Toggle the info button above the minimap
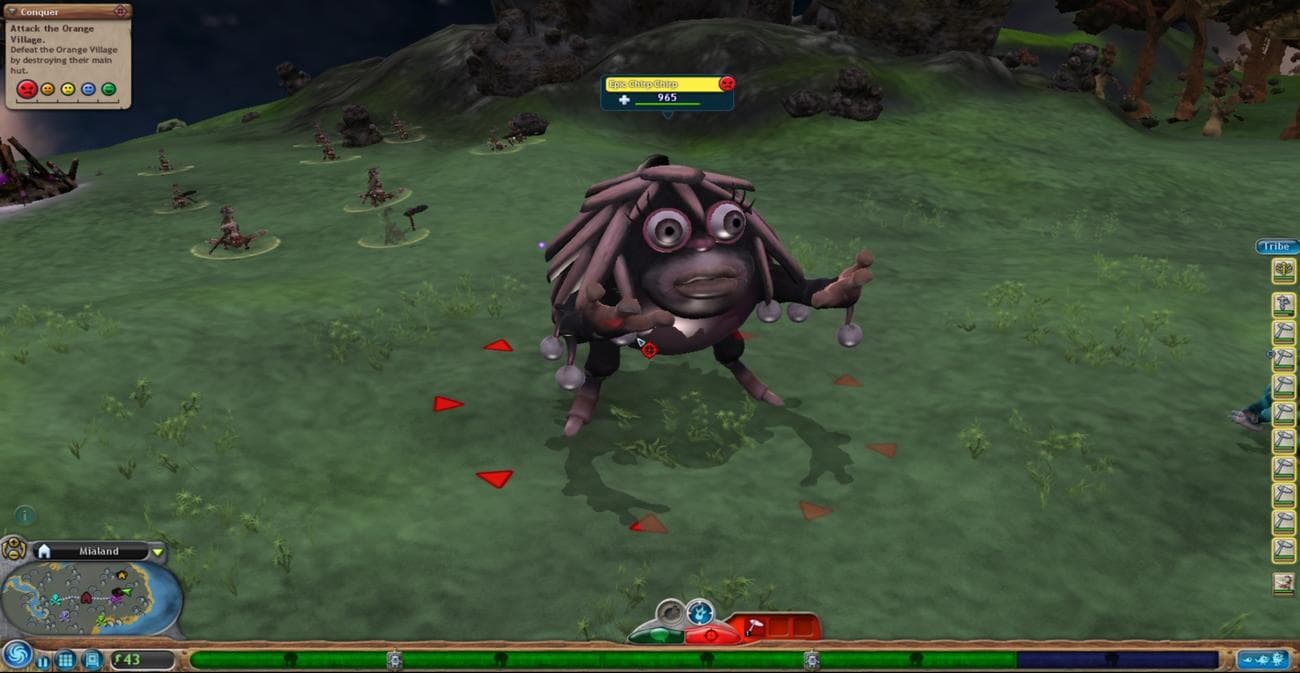 25,516
